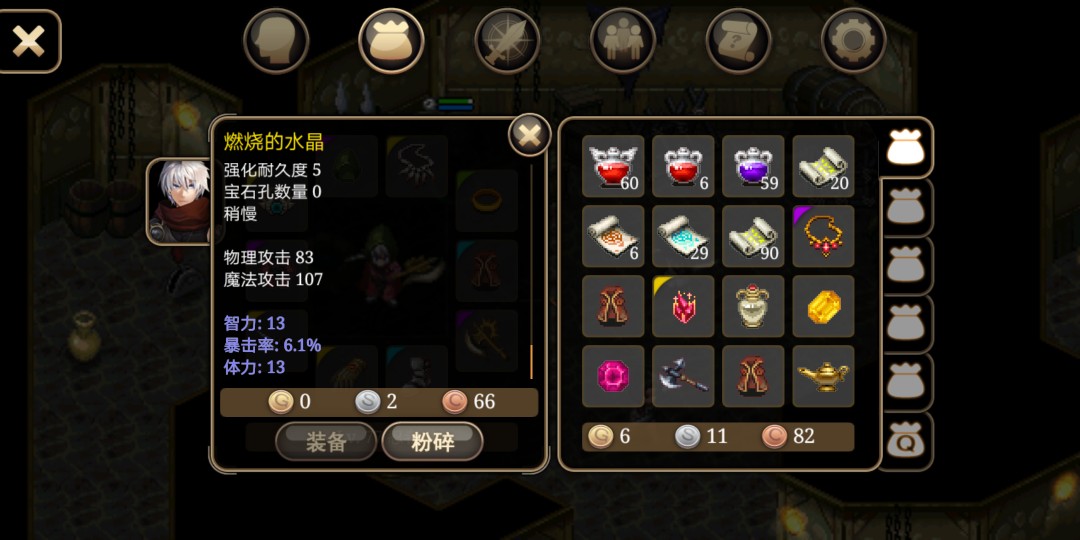Click the 粉碎 crush button
Viewport: 1080px width, 540px height.
[x=432, y=442]
